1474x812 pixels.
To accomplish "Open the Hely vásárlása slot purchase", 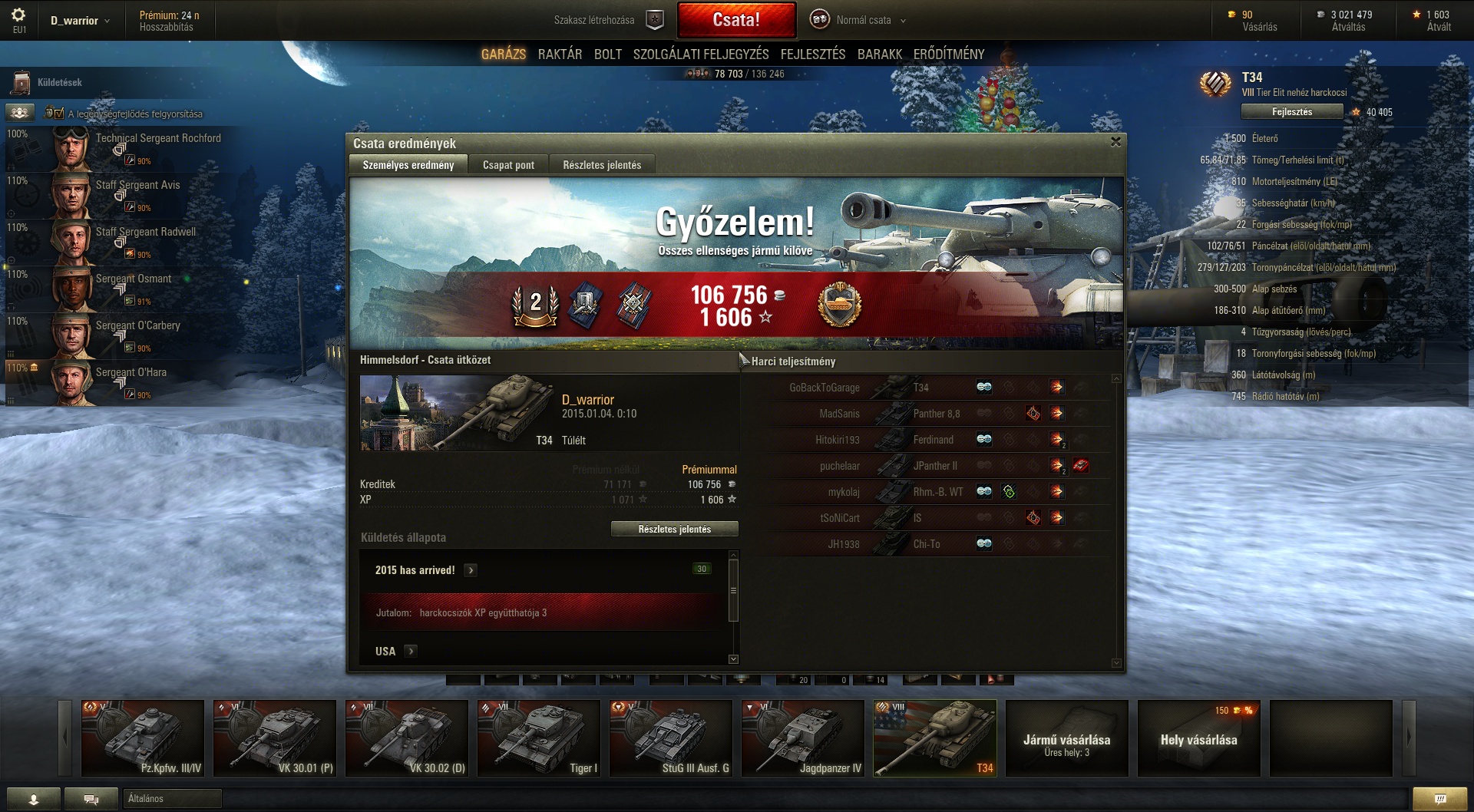I will click(x=1198, y=738).
